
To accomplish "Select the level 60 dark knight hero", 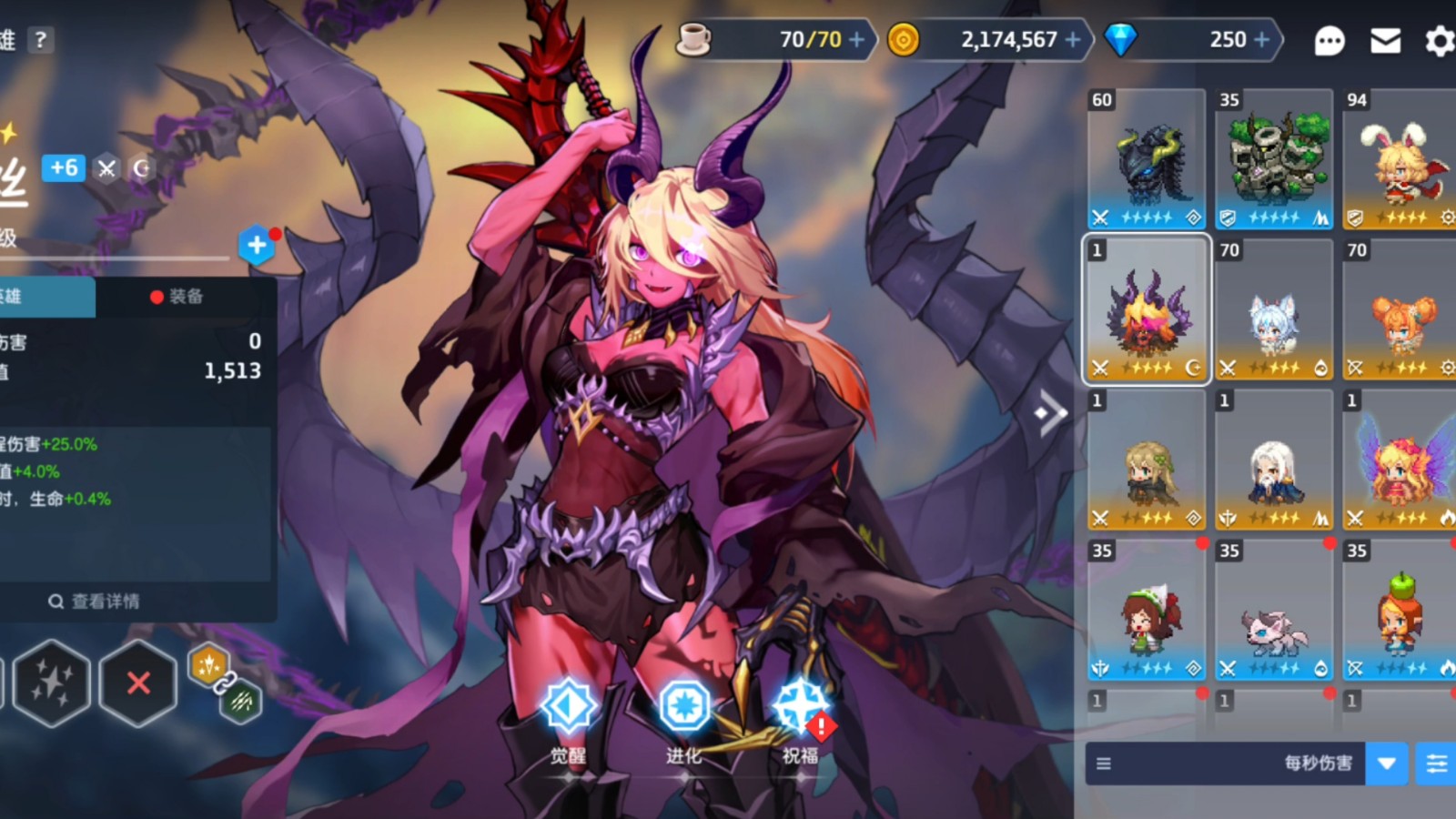I will pos(1147,159).
